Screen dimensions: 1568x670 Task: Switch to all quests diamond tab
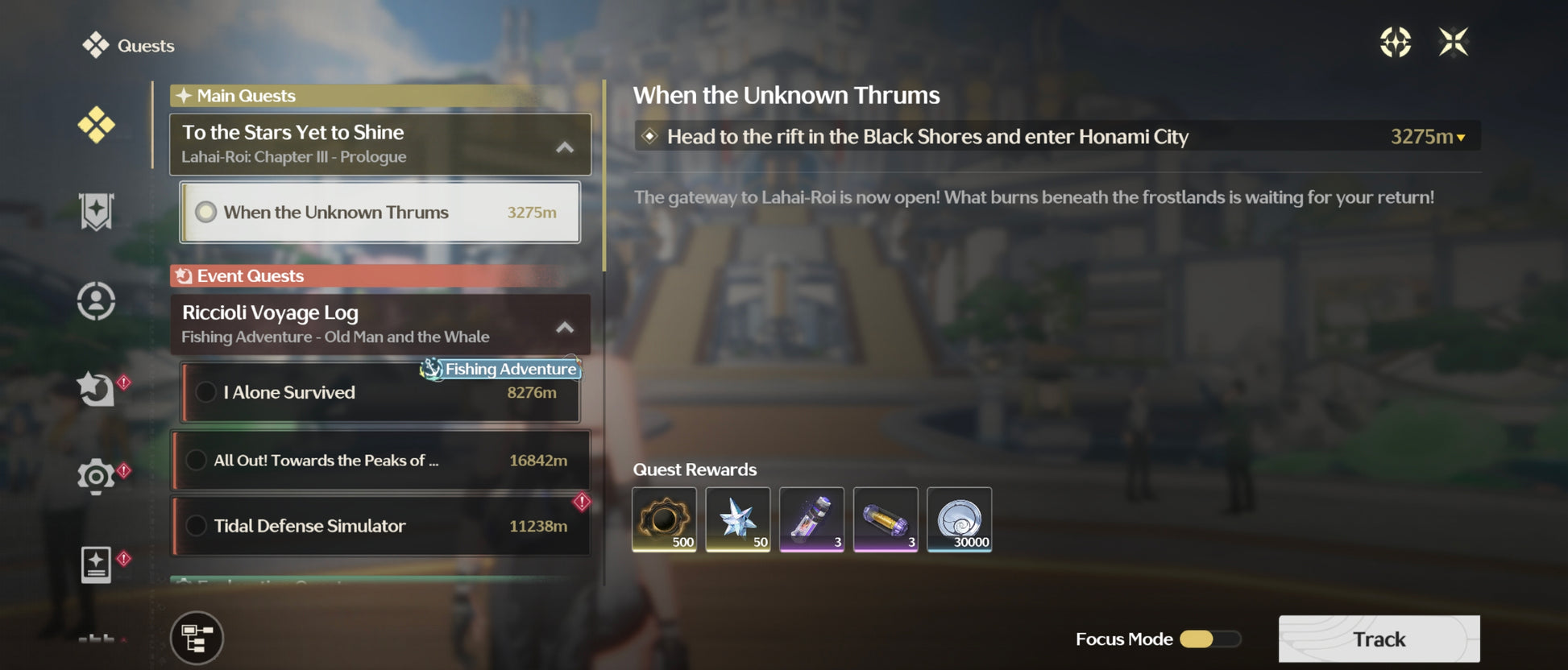(x=96, y=125)
